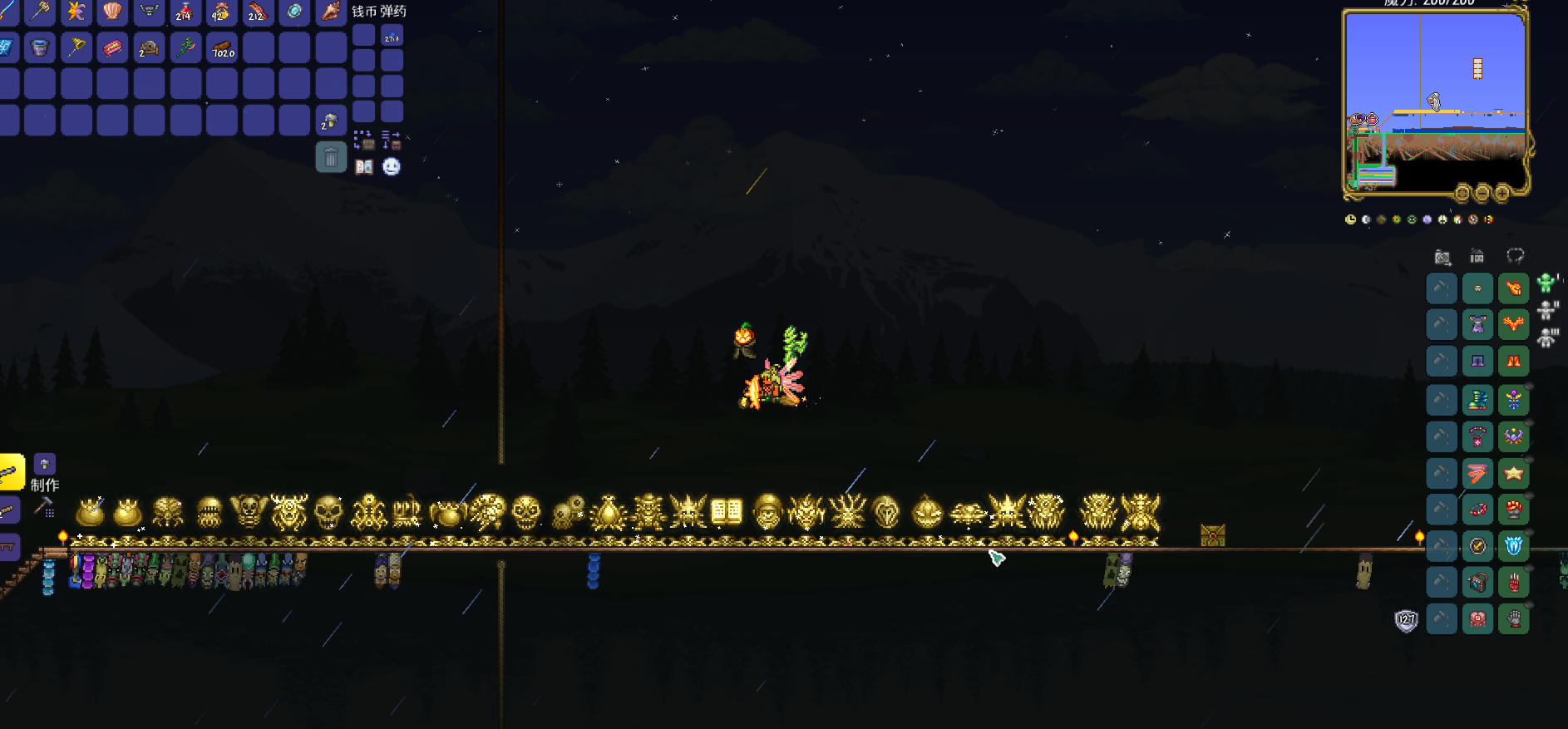Pick the healing potion stack of 214
Viewport: 1568px width, 729px height.
point(185,11)
